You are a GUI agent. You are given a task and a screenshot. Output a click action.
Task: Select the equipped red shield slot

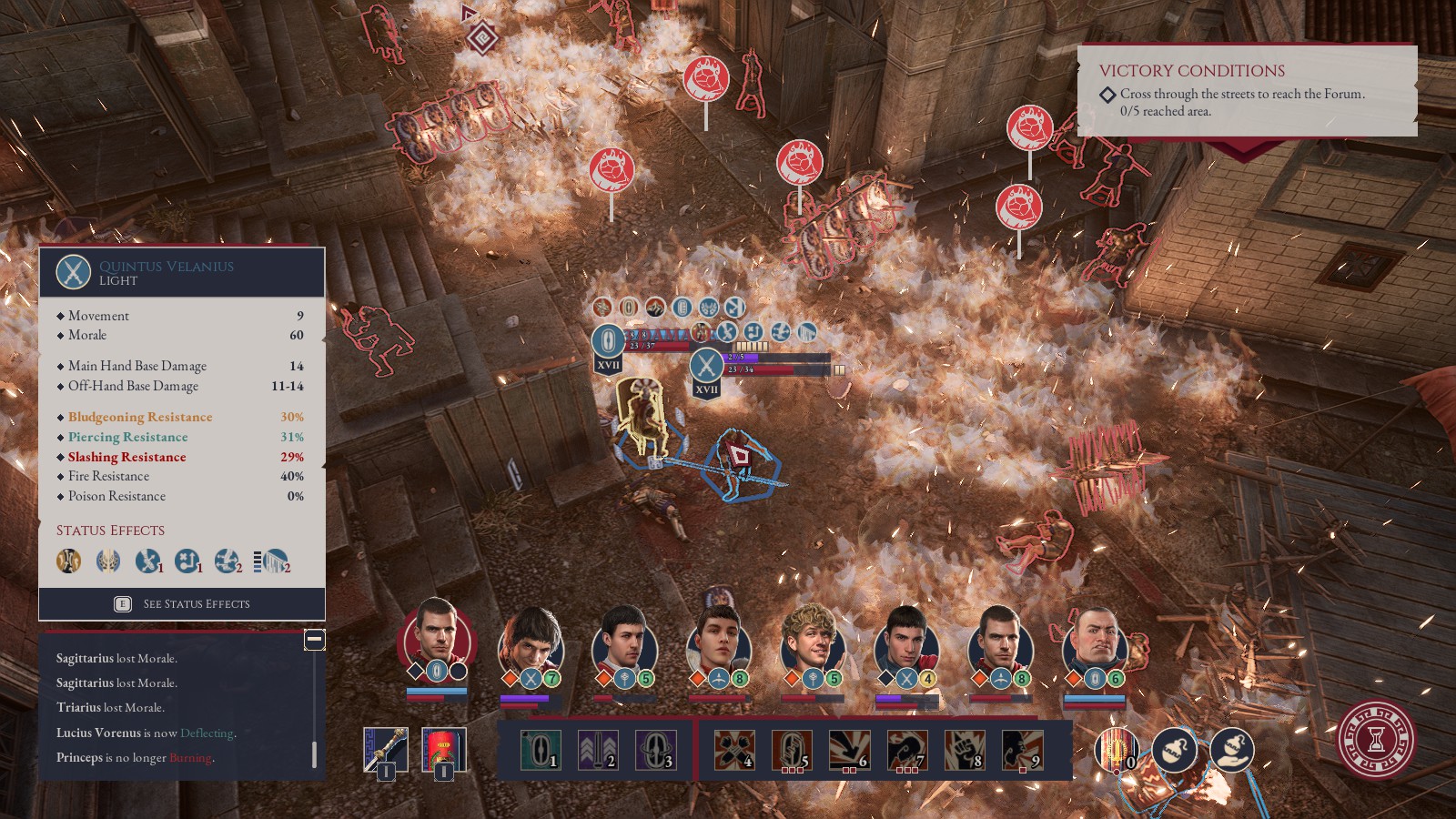tap(444, 749)
